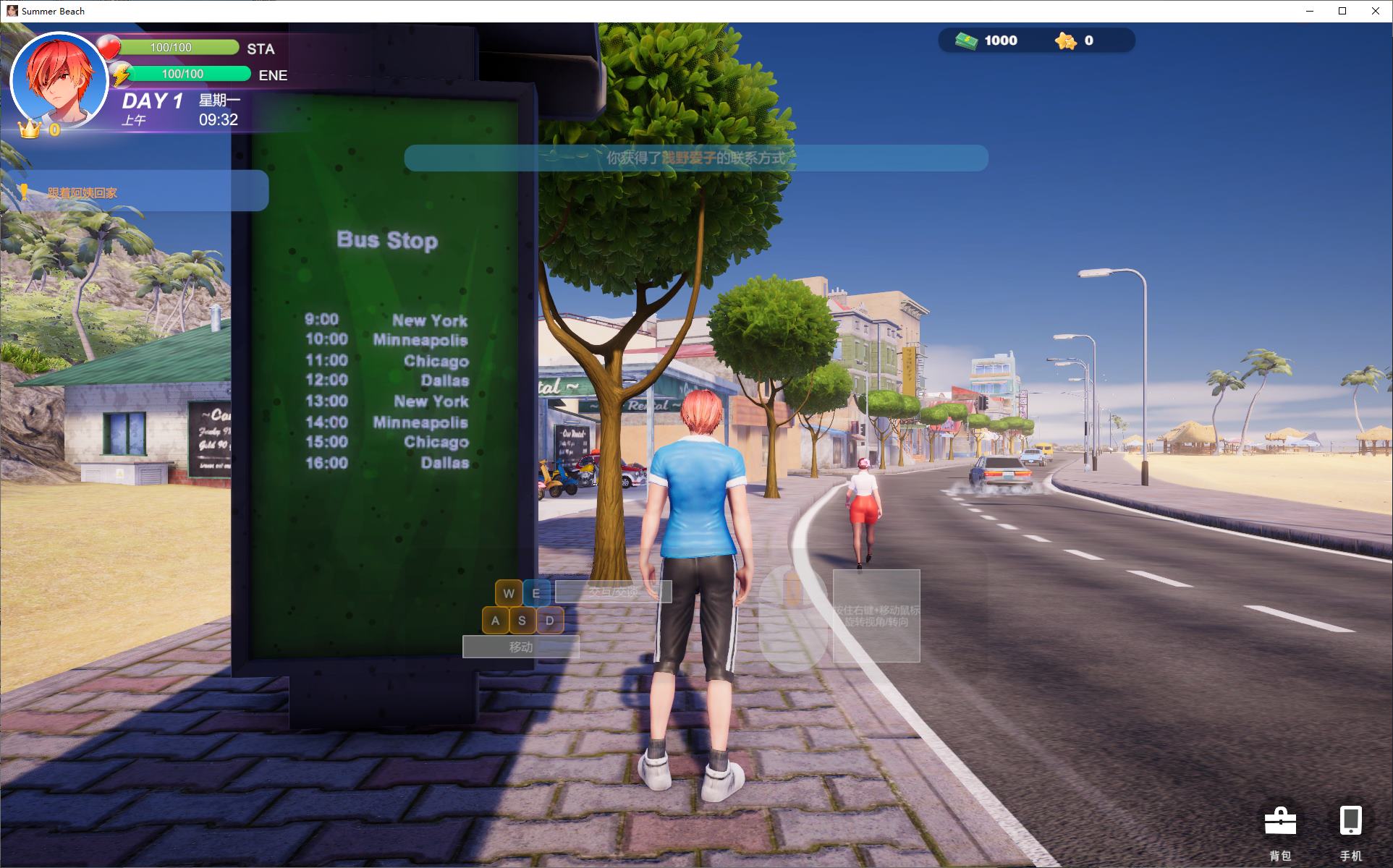This screenshot has width=1393, height=868.
Task: Close the Summer Beach window
Action: click(1375, 11)
